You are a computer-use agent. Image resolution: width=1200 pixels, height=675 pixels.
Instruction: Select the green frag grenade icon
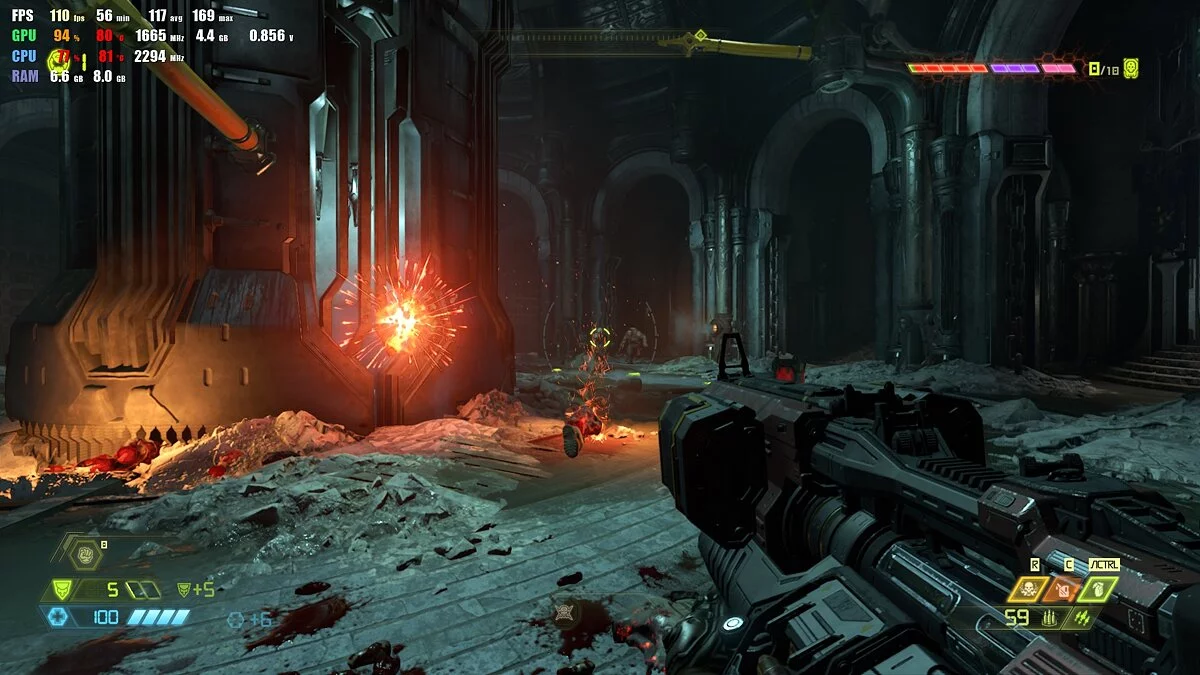1098,589
